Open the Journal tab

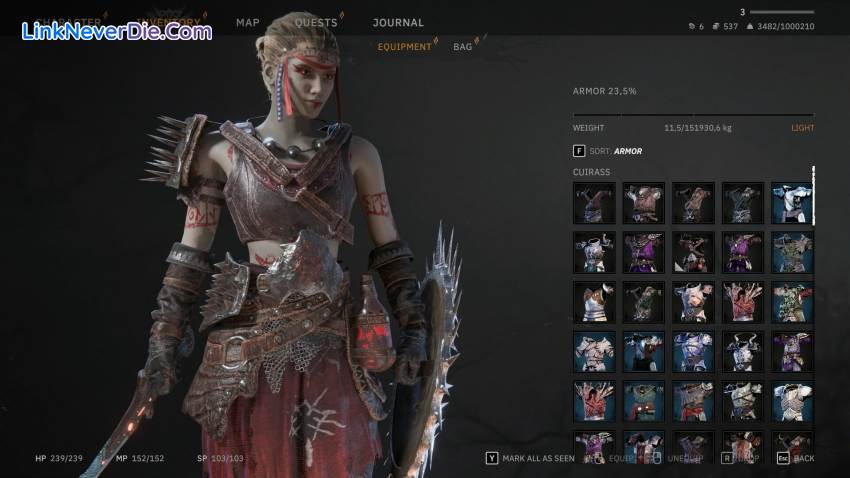click(398, 22)
